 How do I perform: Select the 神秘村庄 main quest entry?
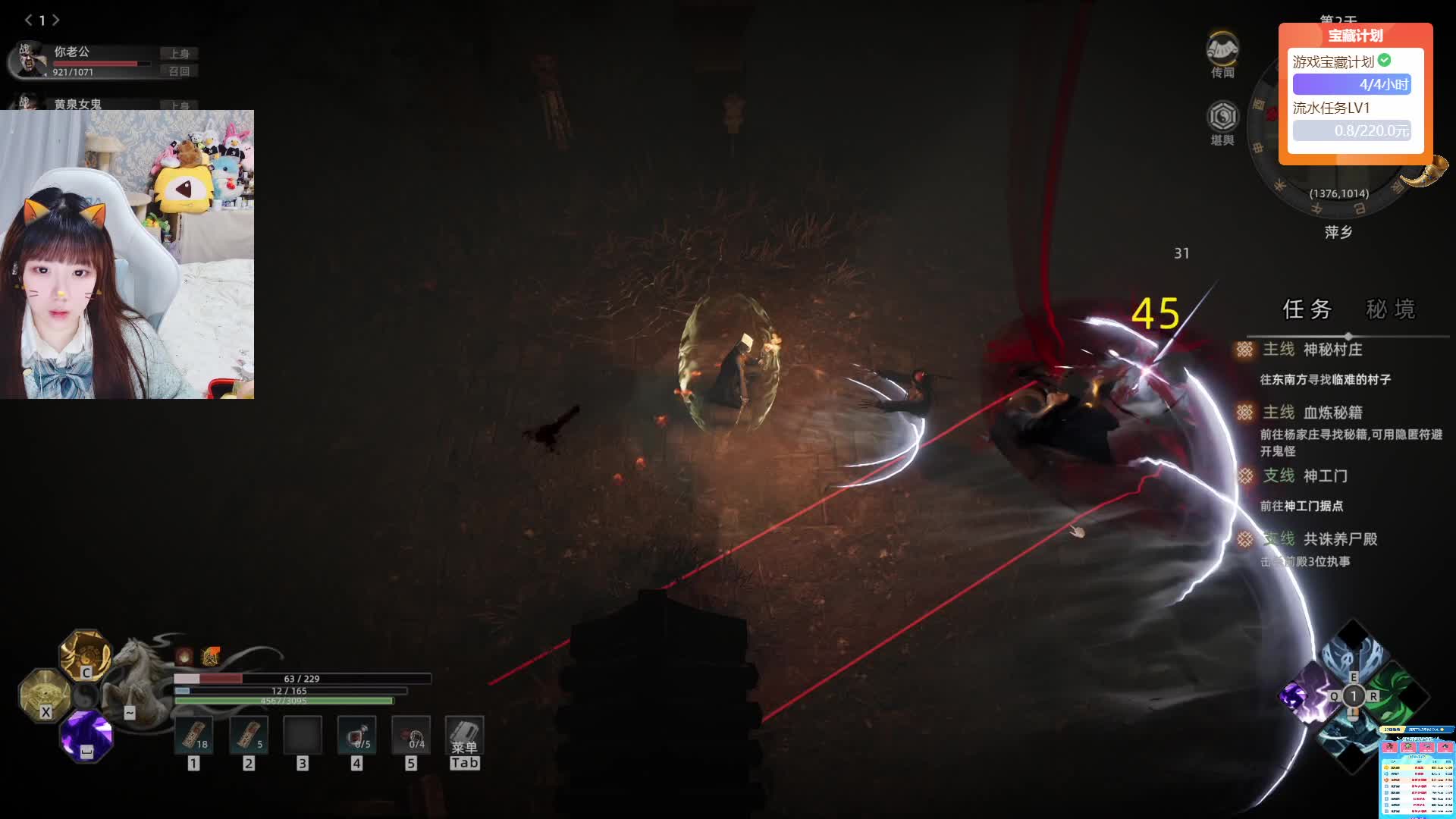click(x=1332, y=350)
